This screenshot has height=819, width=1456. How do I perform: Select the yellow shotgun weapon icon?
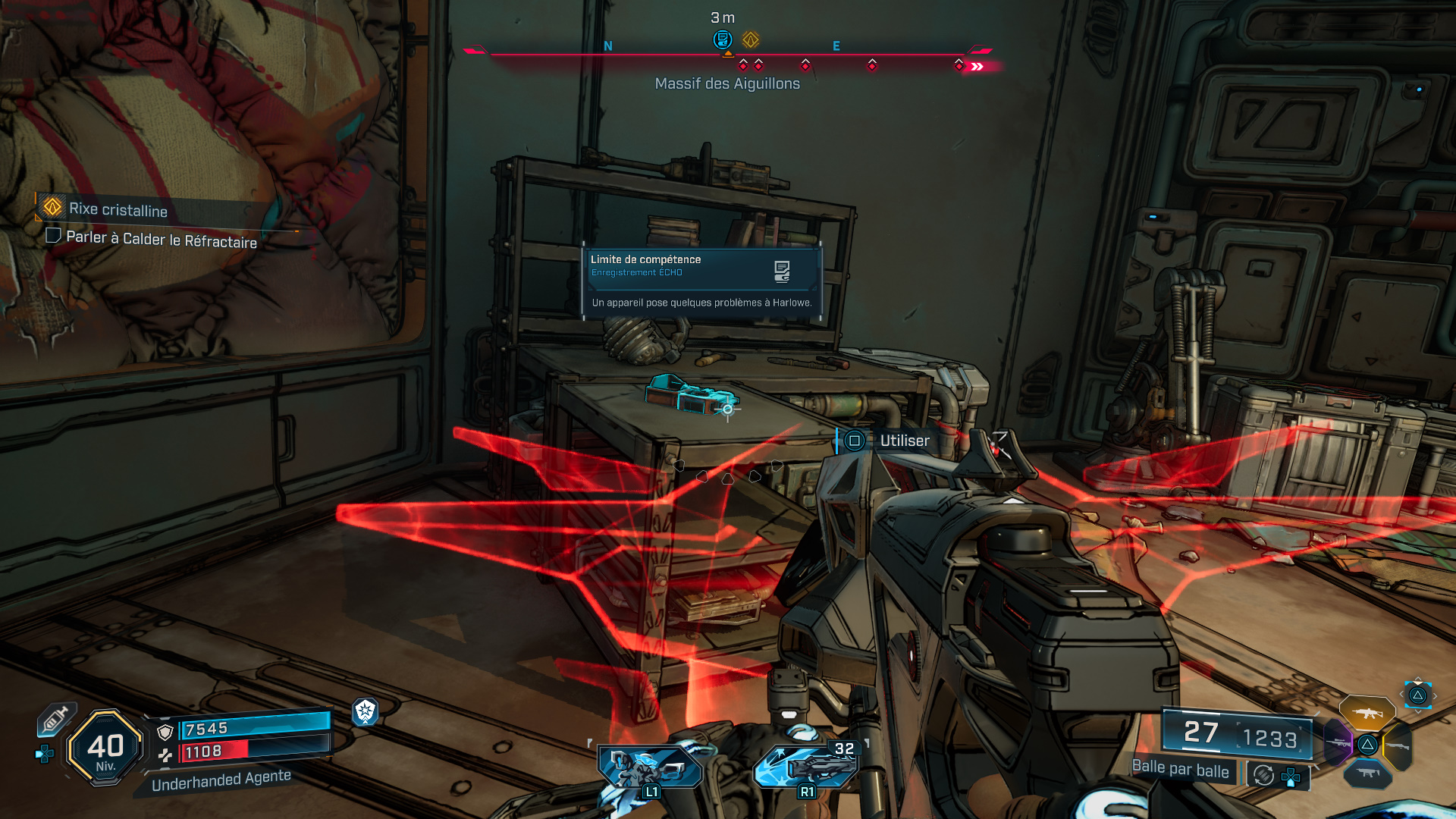coord(1398,745)
